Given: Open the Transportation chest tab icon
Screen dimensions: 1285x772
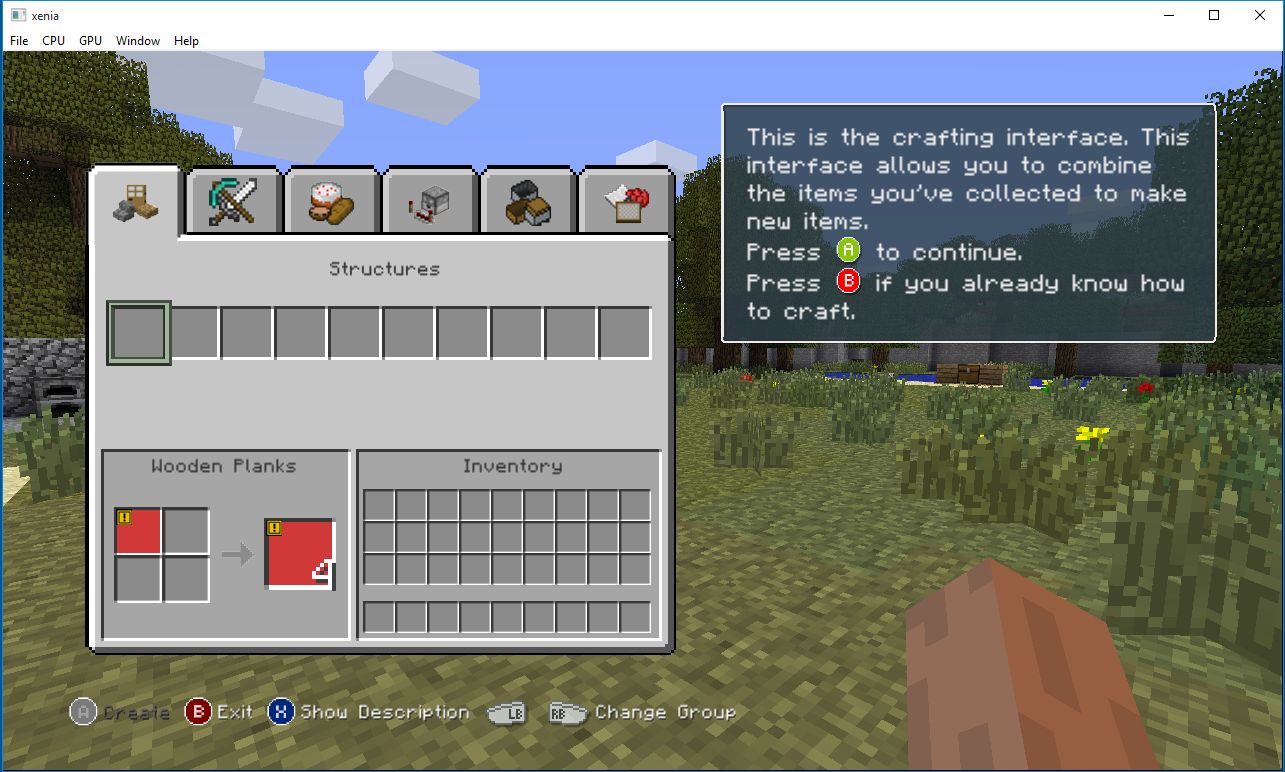Looking at the screenshot, I should [526, 200].
